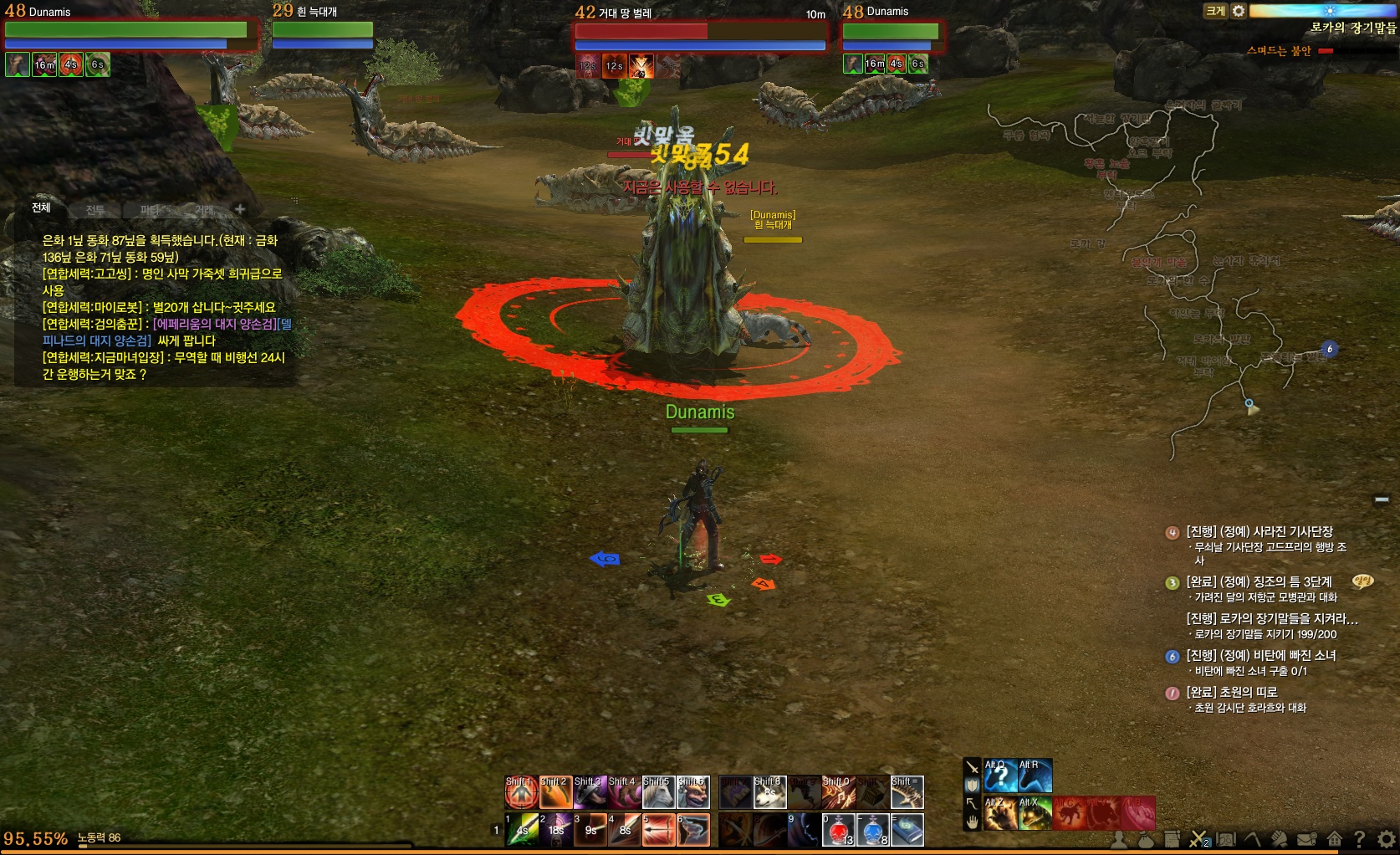Switch to the 전체 chat tab
Screen dimensions: 1400x855
click(x=41, y=207)
